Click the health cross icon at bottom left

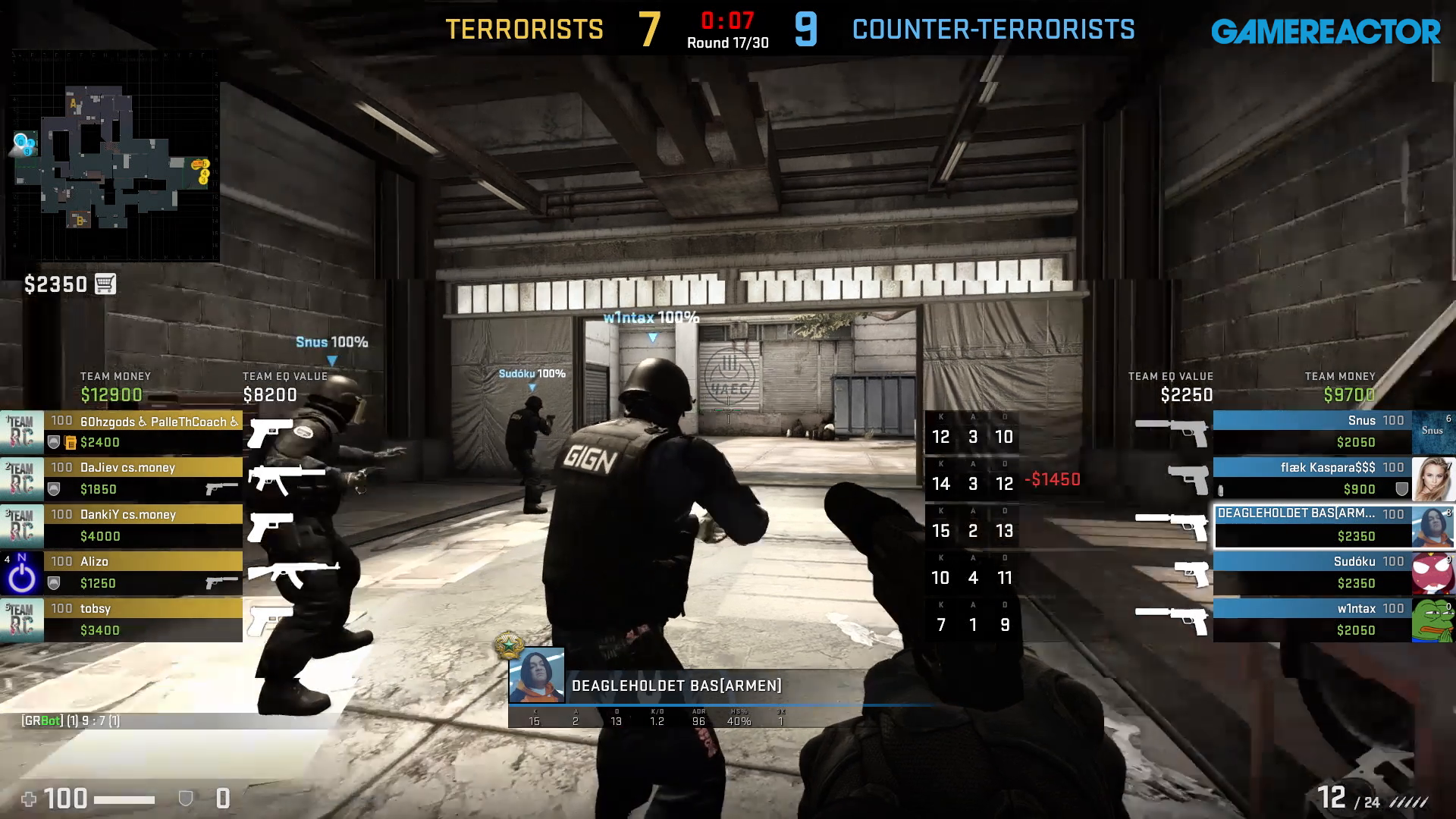[x=30, y=799]
